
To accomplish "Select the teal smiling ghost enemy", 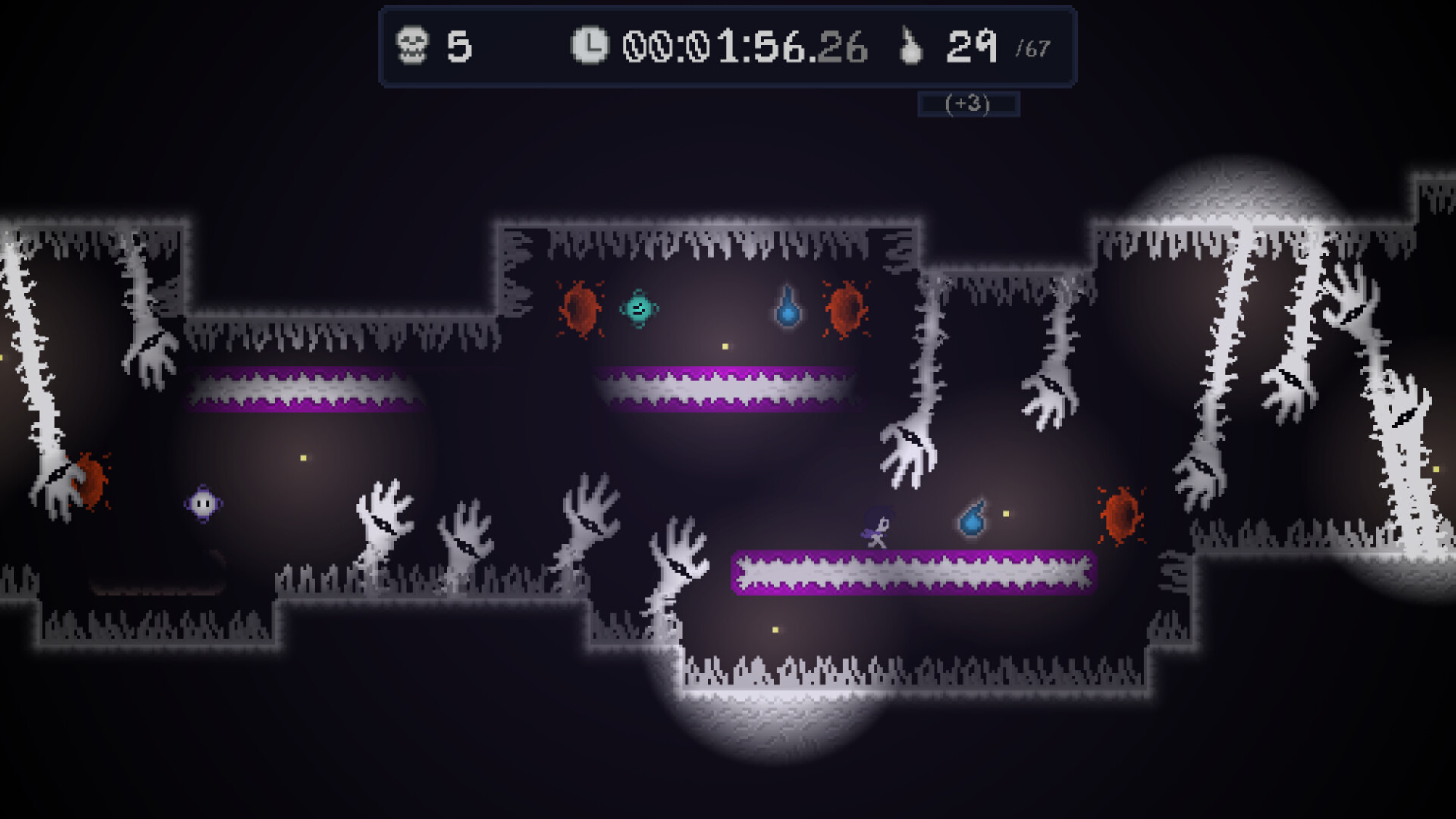I will (638, 307).
